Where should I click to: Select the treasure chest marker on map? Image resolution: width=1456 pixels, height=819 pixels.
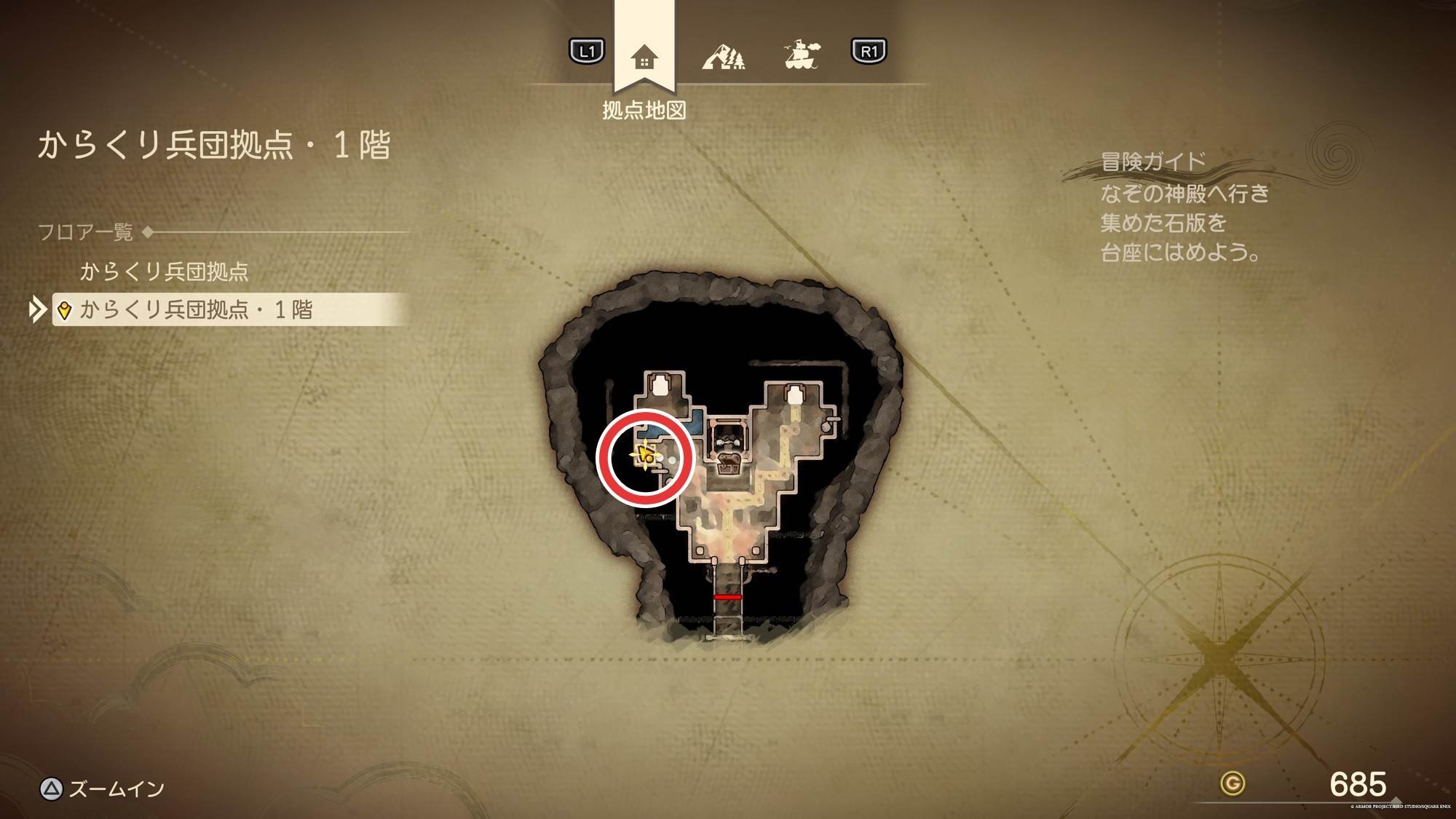click(729, 462)
